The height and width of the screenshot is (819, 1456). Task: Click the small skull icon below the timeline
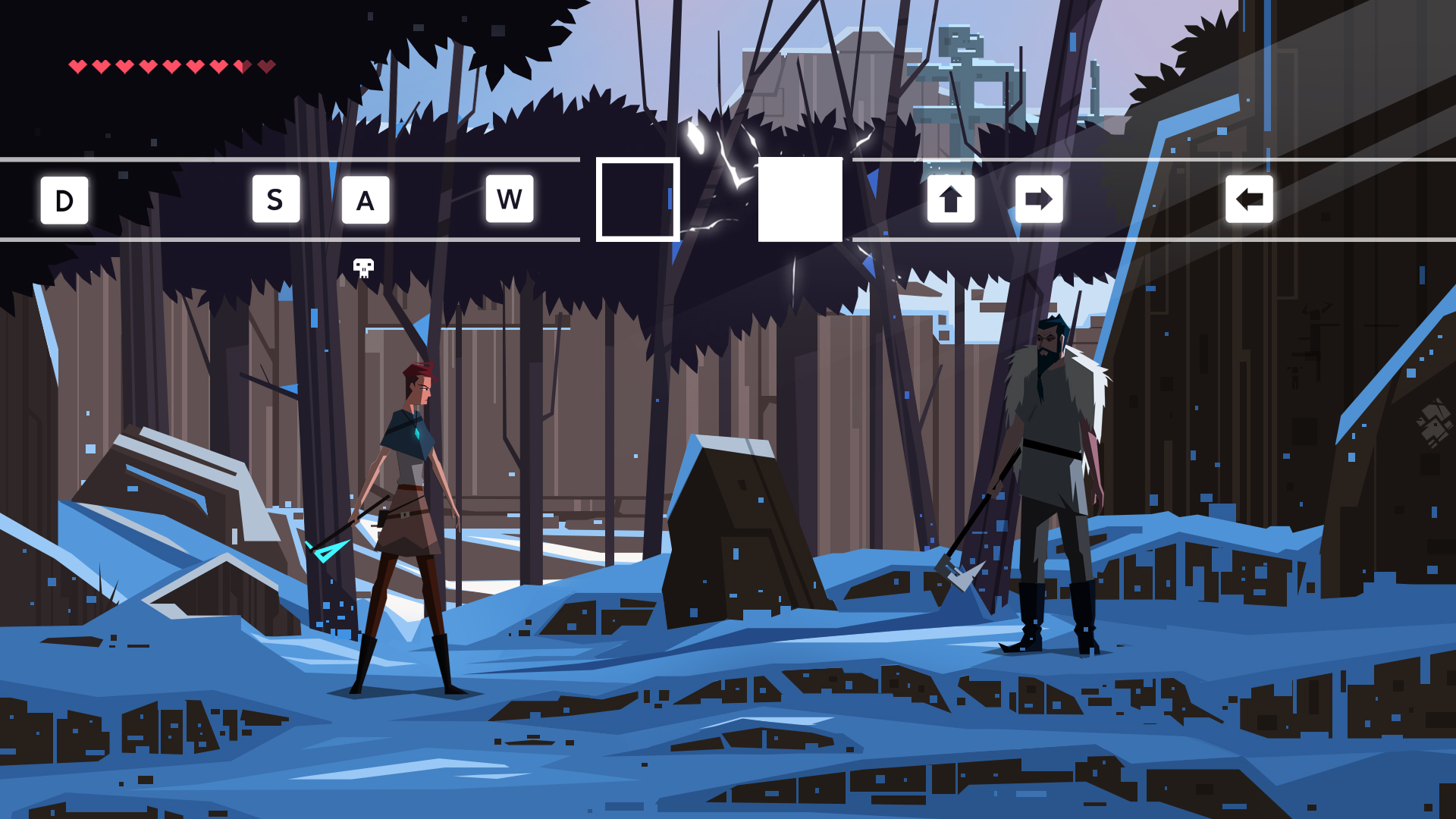(x=362, y=267)
